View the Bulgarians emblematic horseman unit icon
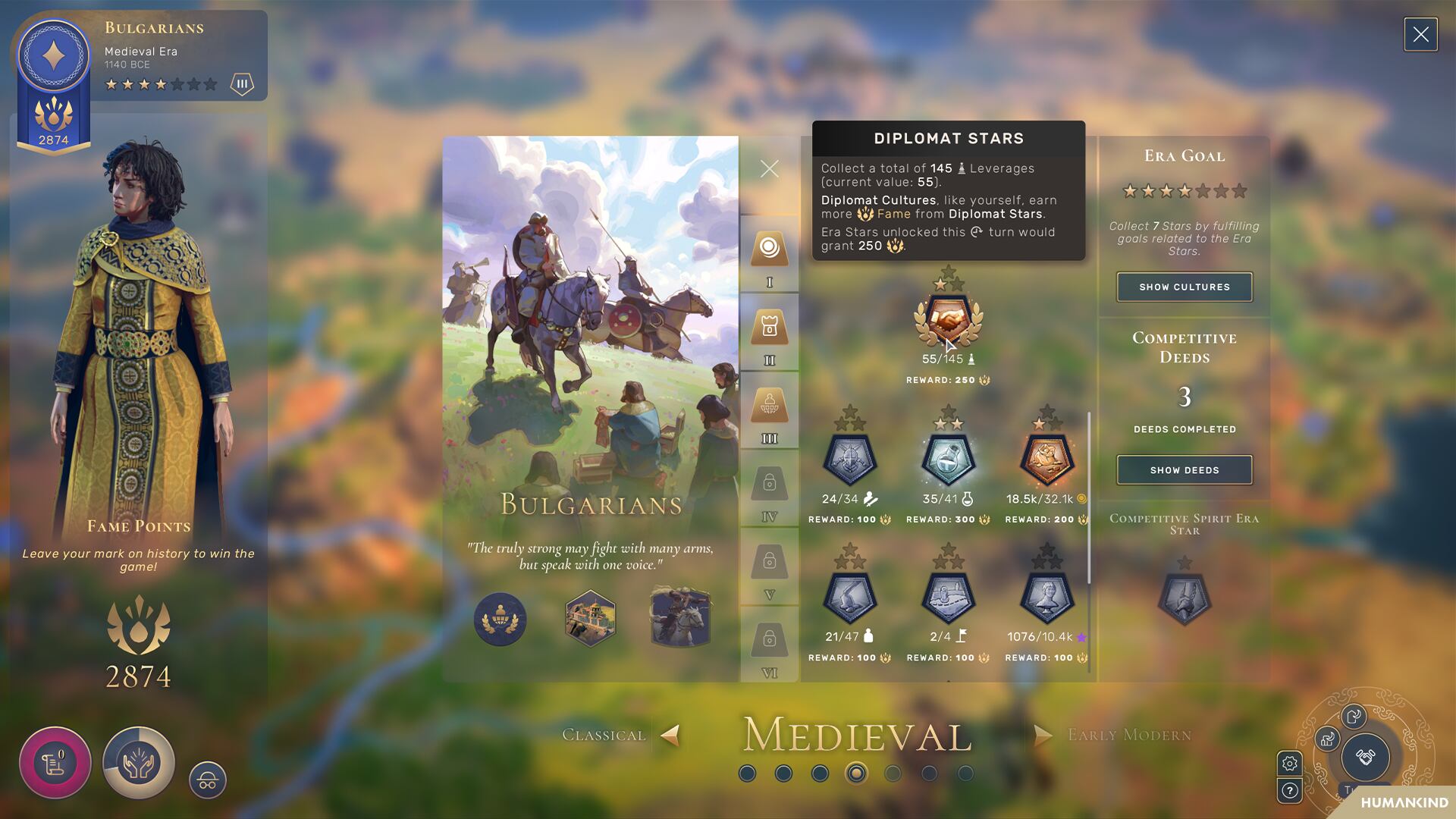Image resolution: width=1456 pixels, height=819 pixels. [x=680, y=617]
